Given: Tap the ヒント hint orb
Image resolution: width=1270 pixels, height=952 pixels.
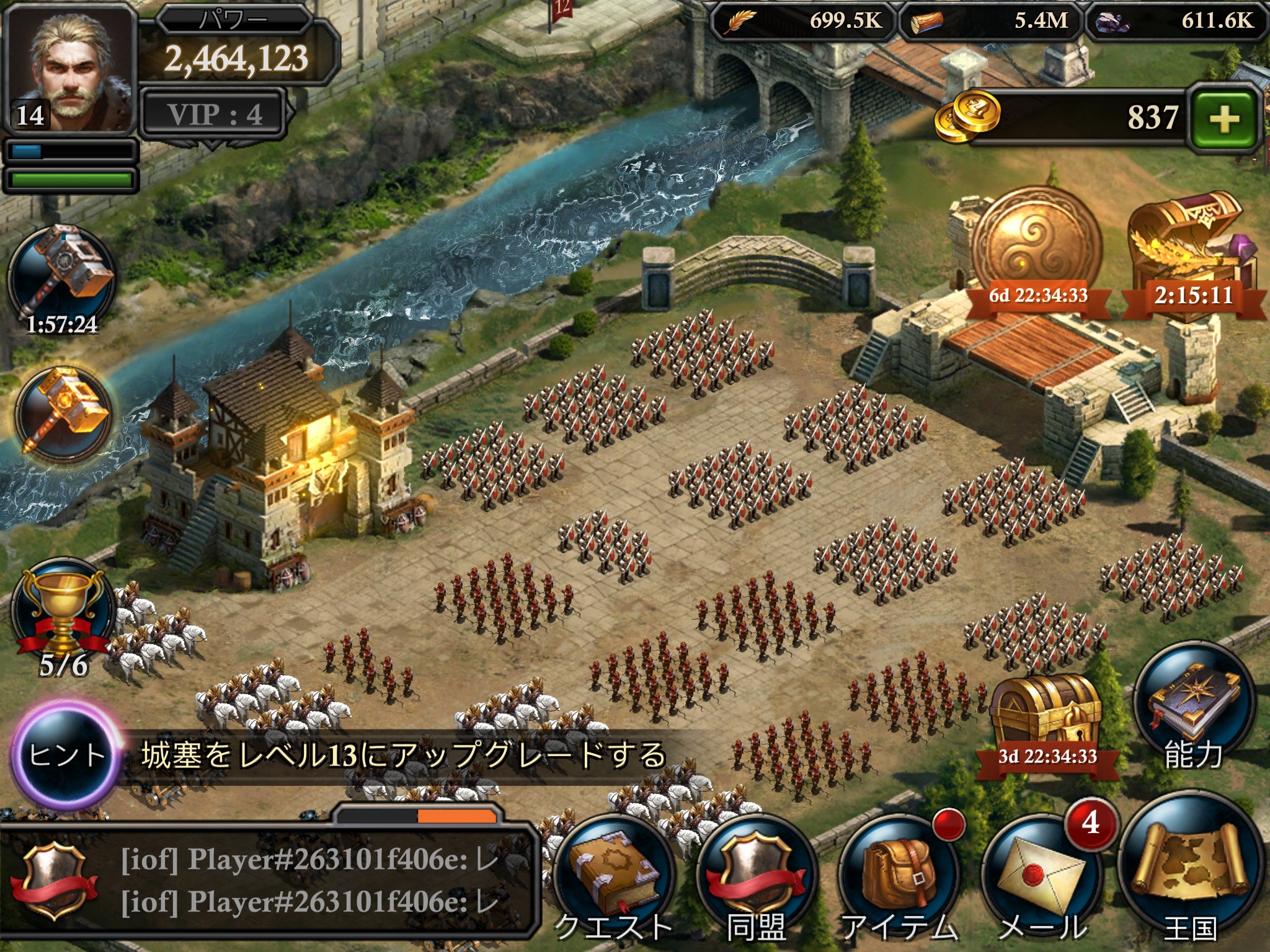Looking at the screenshot, I should point(66,754).
